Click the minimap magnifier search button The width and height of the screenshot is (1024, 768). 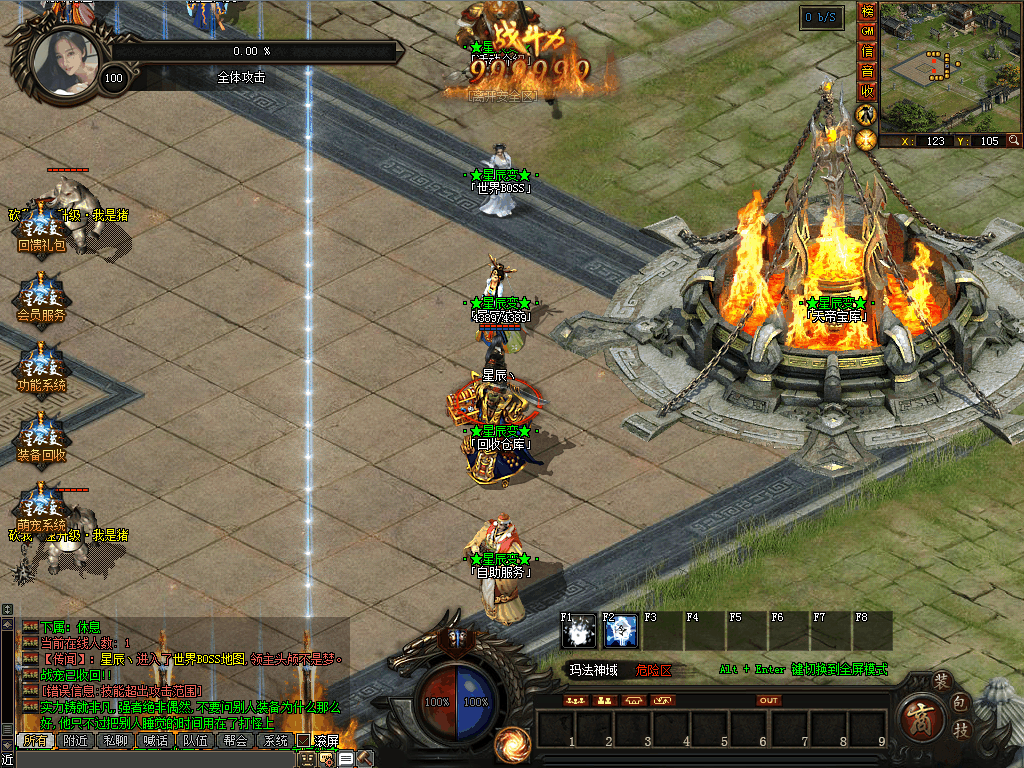point(1014,141)
